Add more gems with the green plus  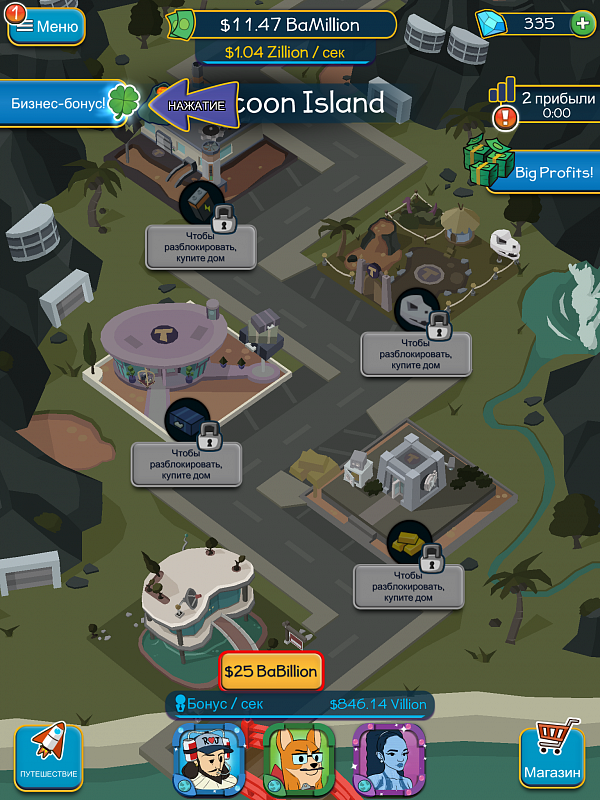(x=581, y=23)
